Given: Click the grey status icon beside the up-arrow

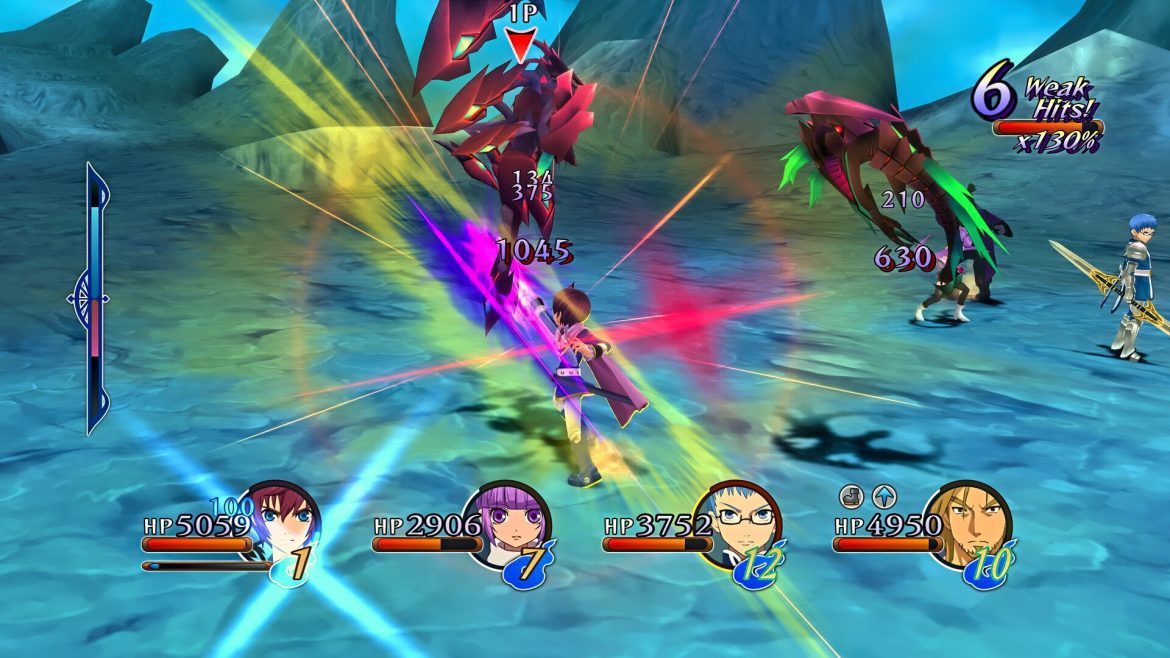Looking at the screenshot, I should pyautogui.click(x=850, y=495).
